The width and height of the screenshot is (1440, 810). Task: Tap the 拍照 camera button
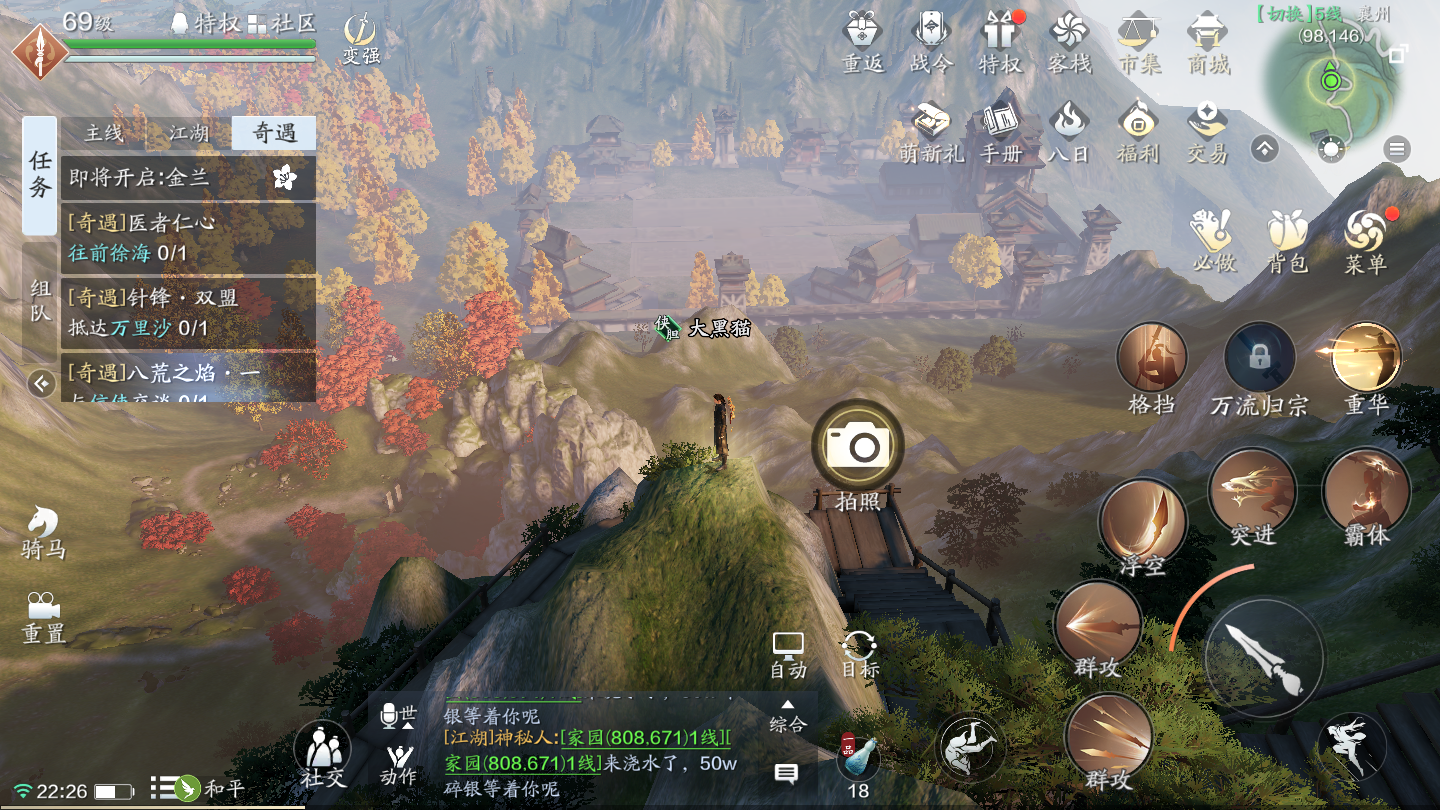pos(858,446)
